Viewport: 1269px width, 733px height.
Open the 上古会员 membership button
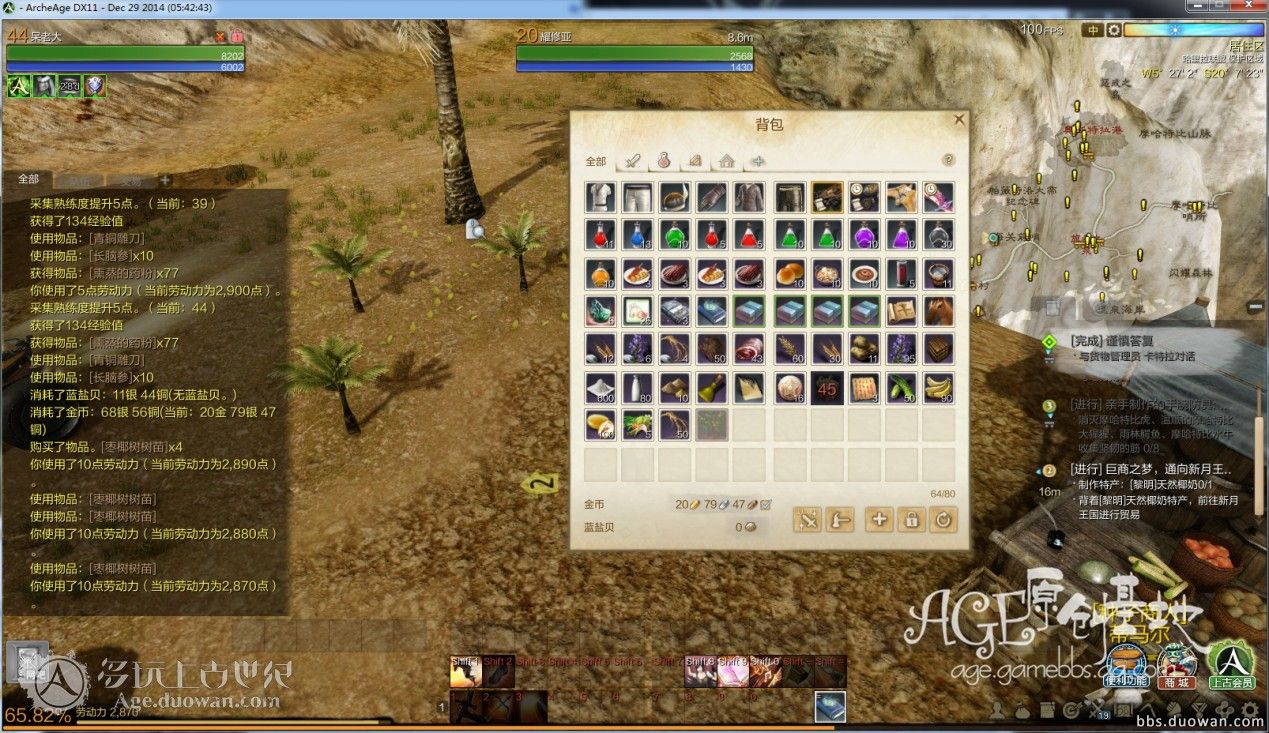coord(1232,665)
